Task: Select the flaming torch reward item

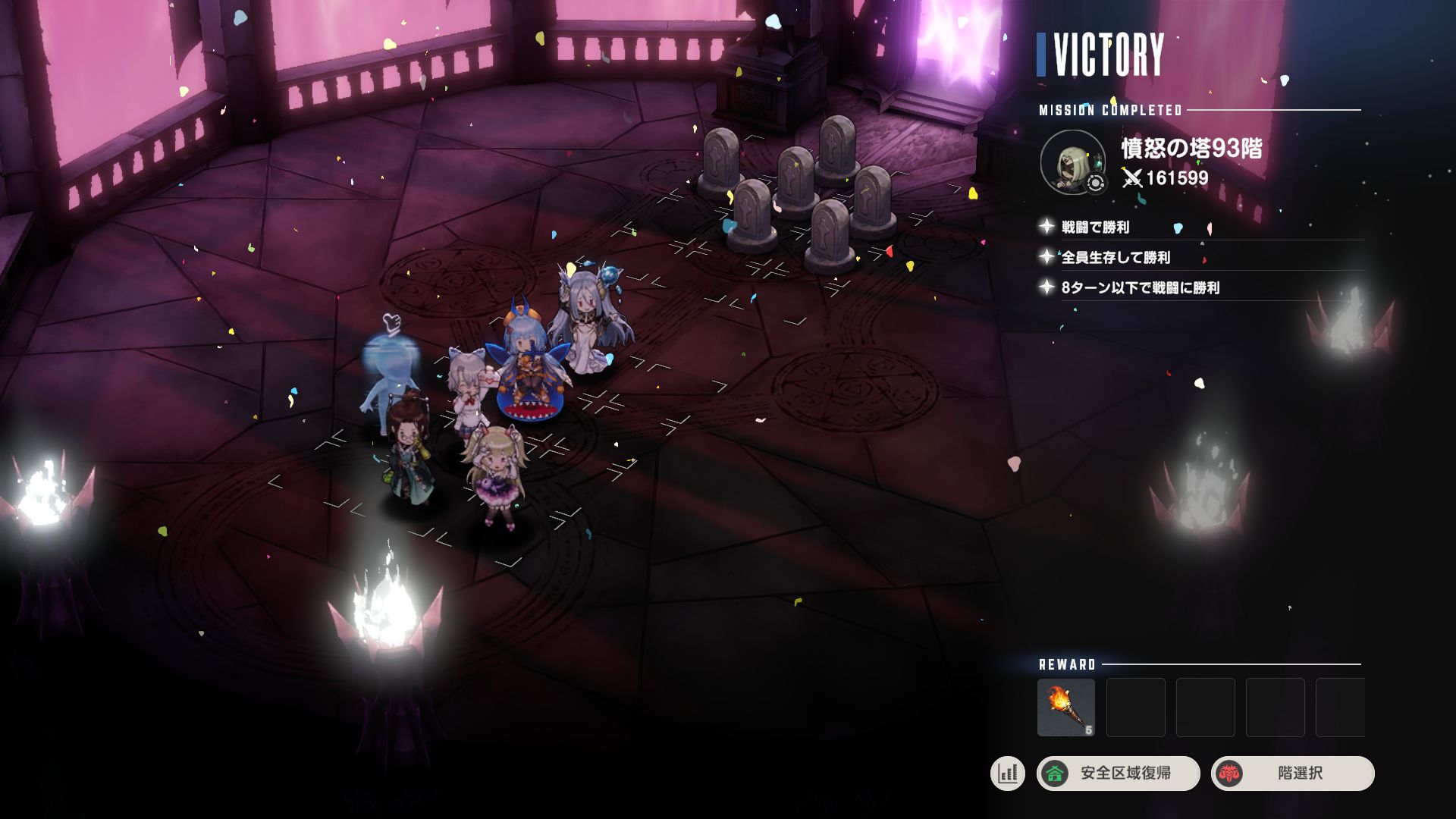Action: point(1065,707)
